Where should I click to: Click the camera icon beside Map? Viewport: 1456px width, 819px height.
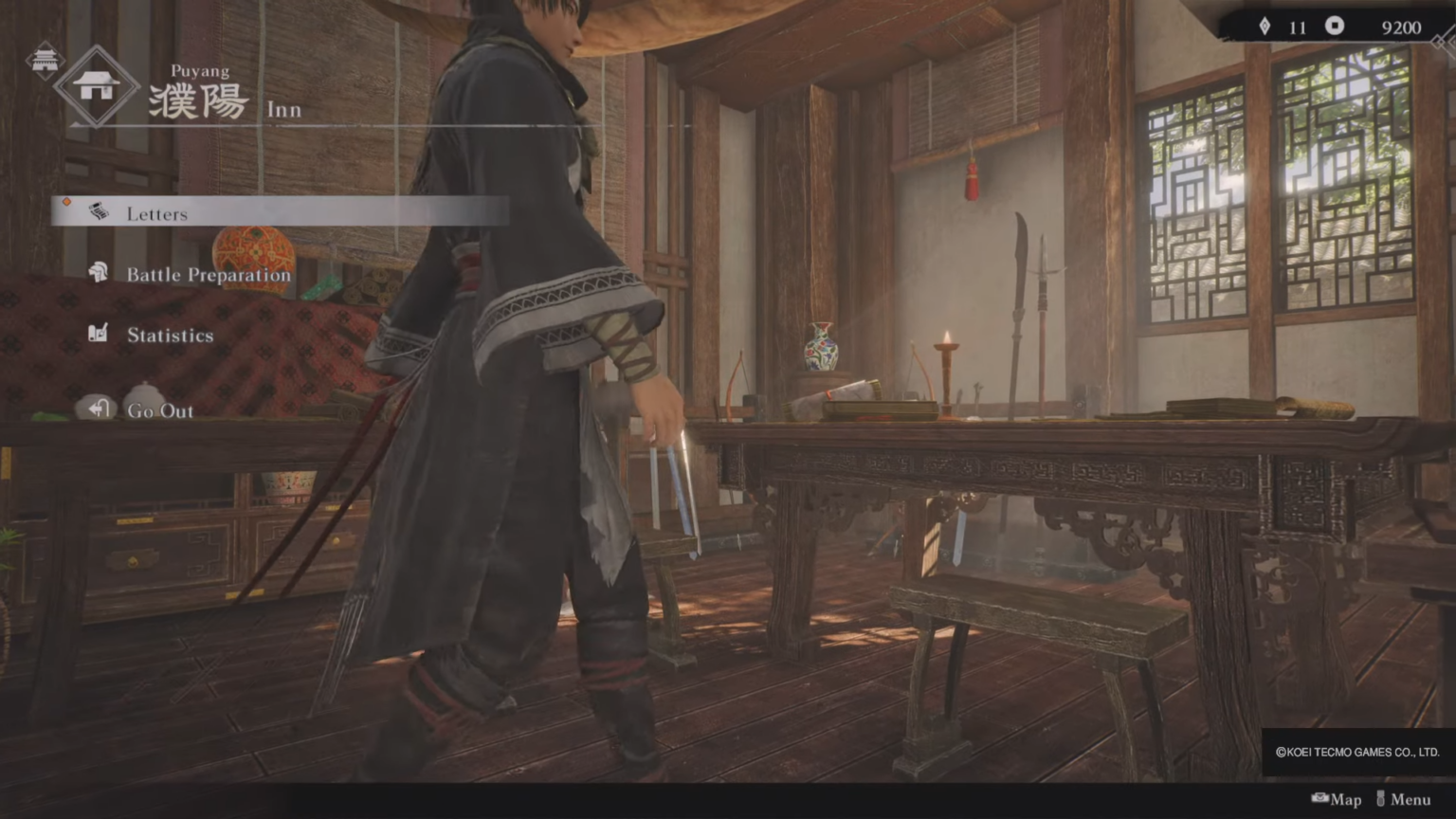pos(1319,799)
